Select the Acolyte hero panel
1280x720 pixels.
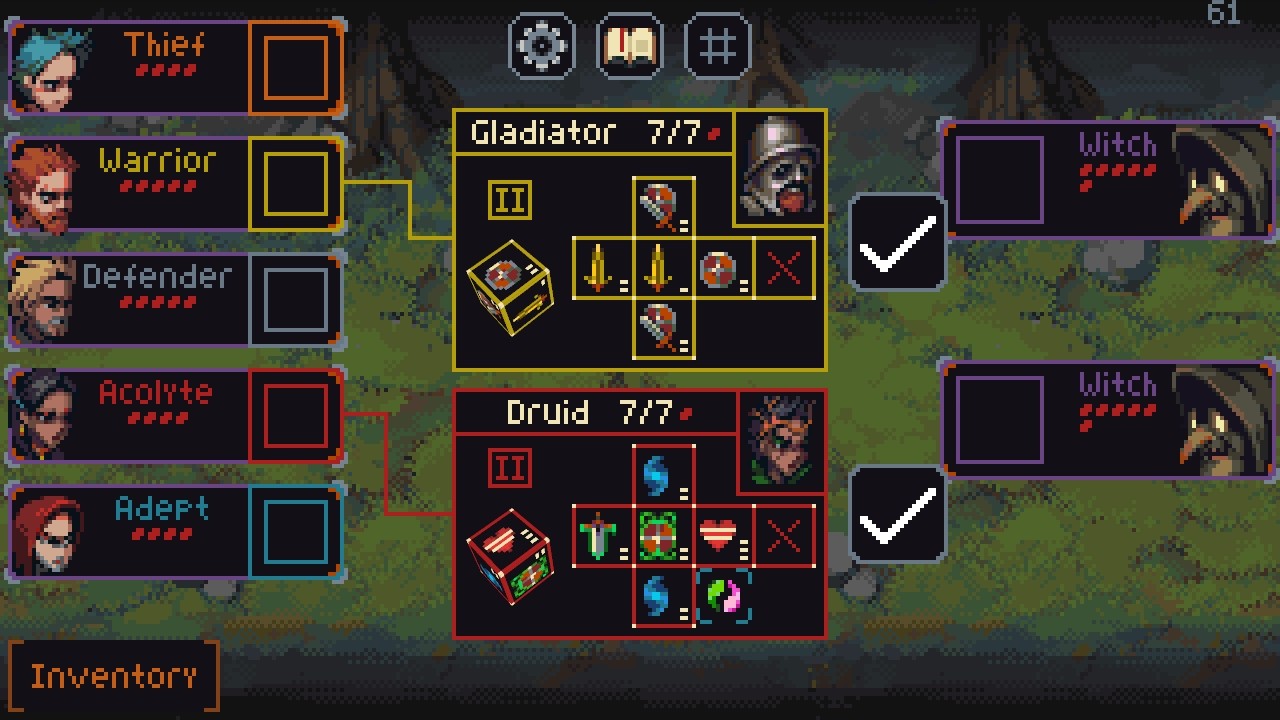click(x=130, y=416)
